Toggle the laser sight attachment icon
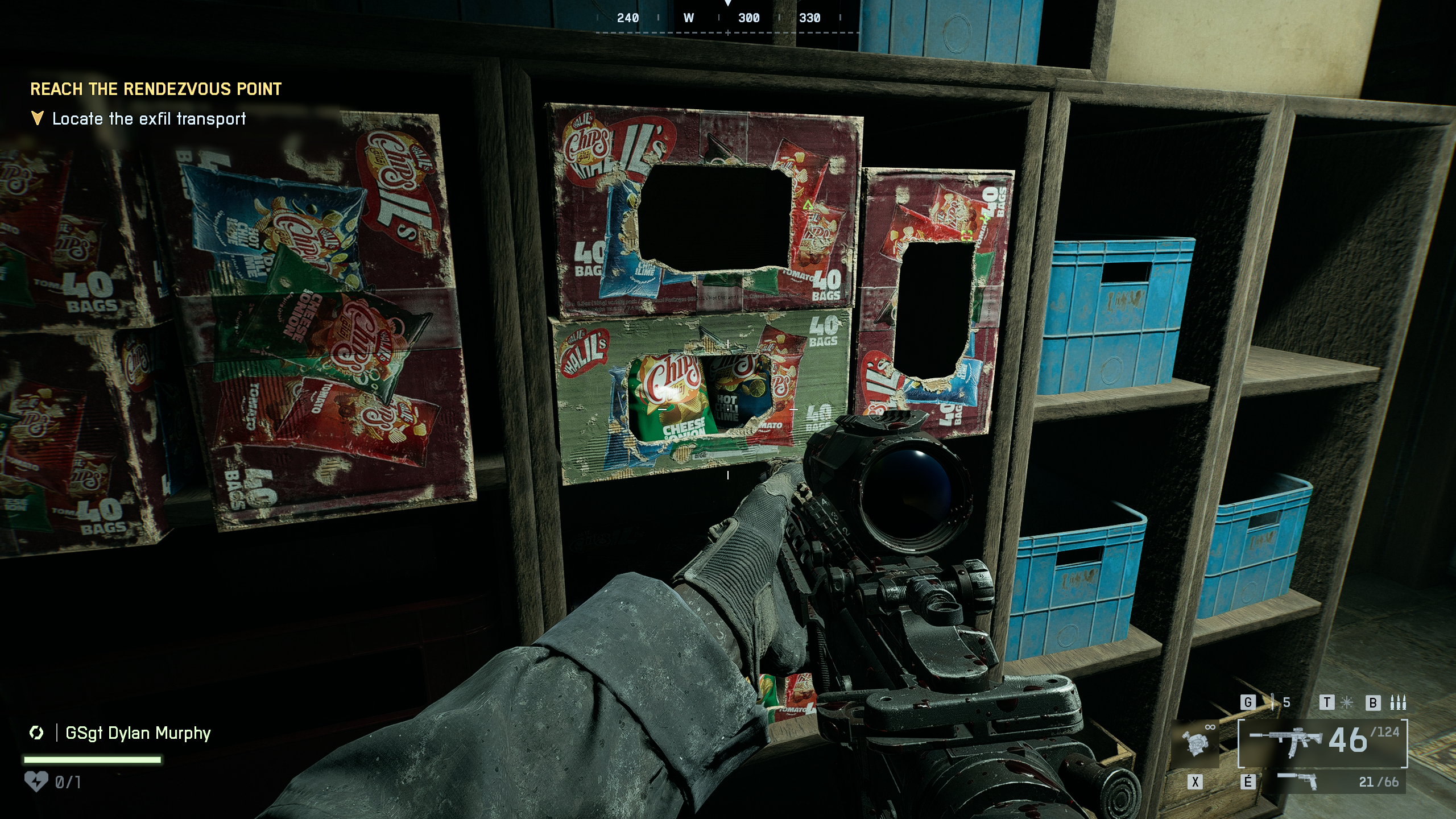The image size is (1456, 819). coord(1346,703)
